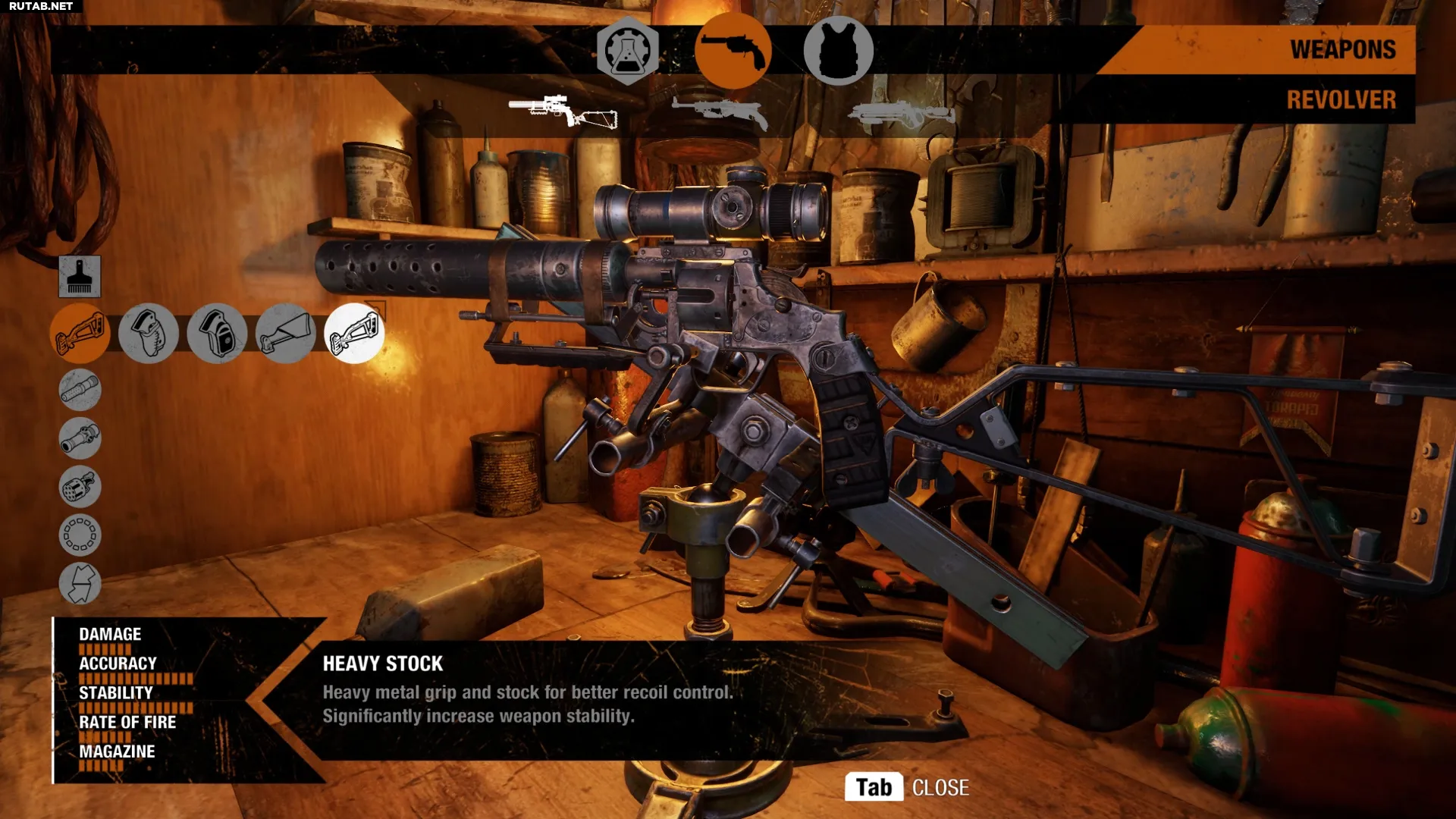The width and height of the screenshot is (1456, 819).
Task: Open the muzzle attachment category icon
Action: coord(80,438)
